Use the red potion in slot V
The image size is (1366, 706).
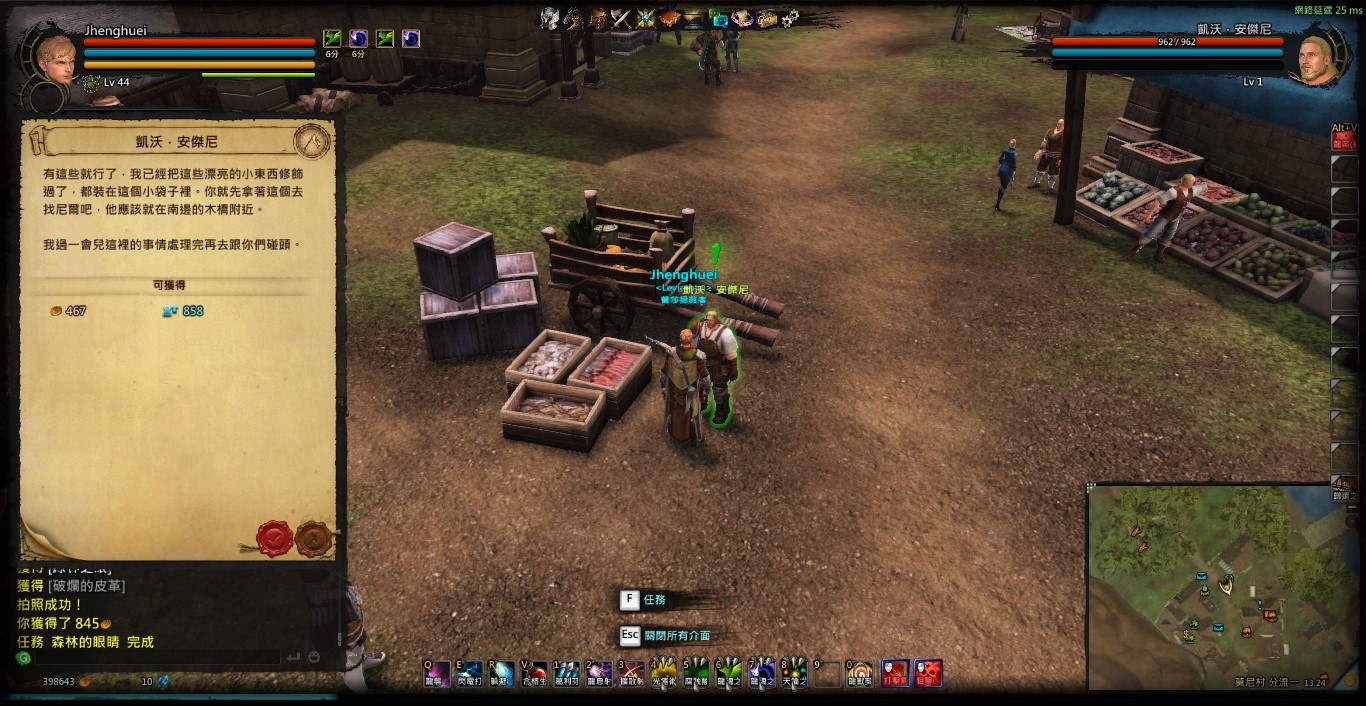click(535, 673)
